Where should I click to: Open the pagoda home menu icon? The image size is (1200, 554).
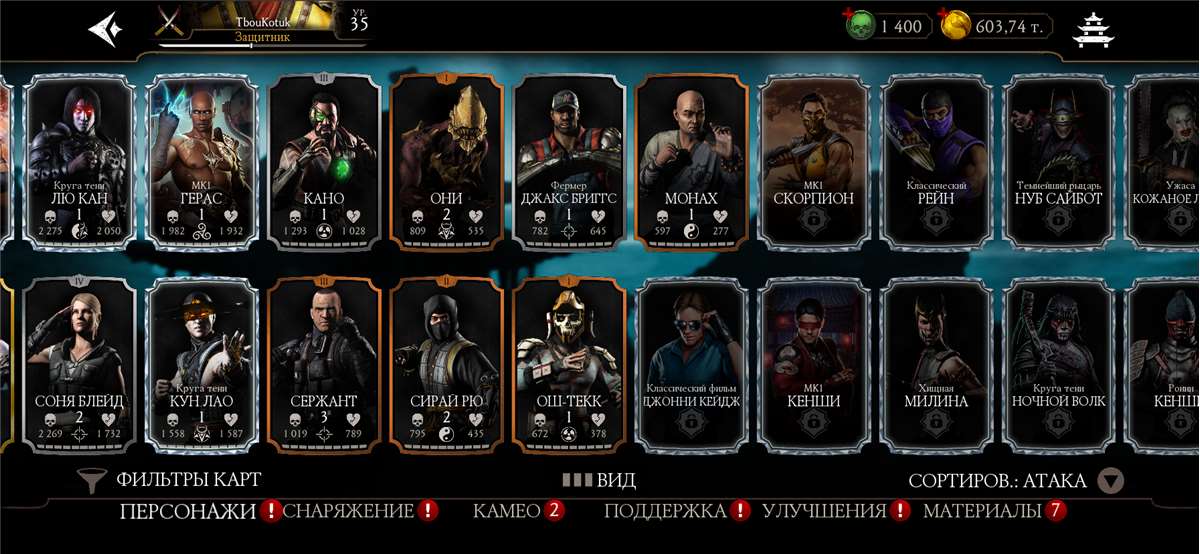(1093, 29)
